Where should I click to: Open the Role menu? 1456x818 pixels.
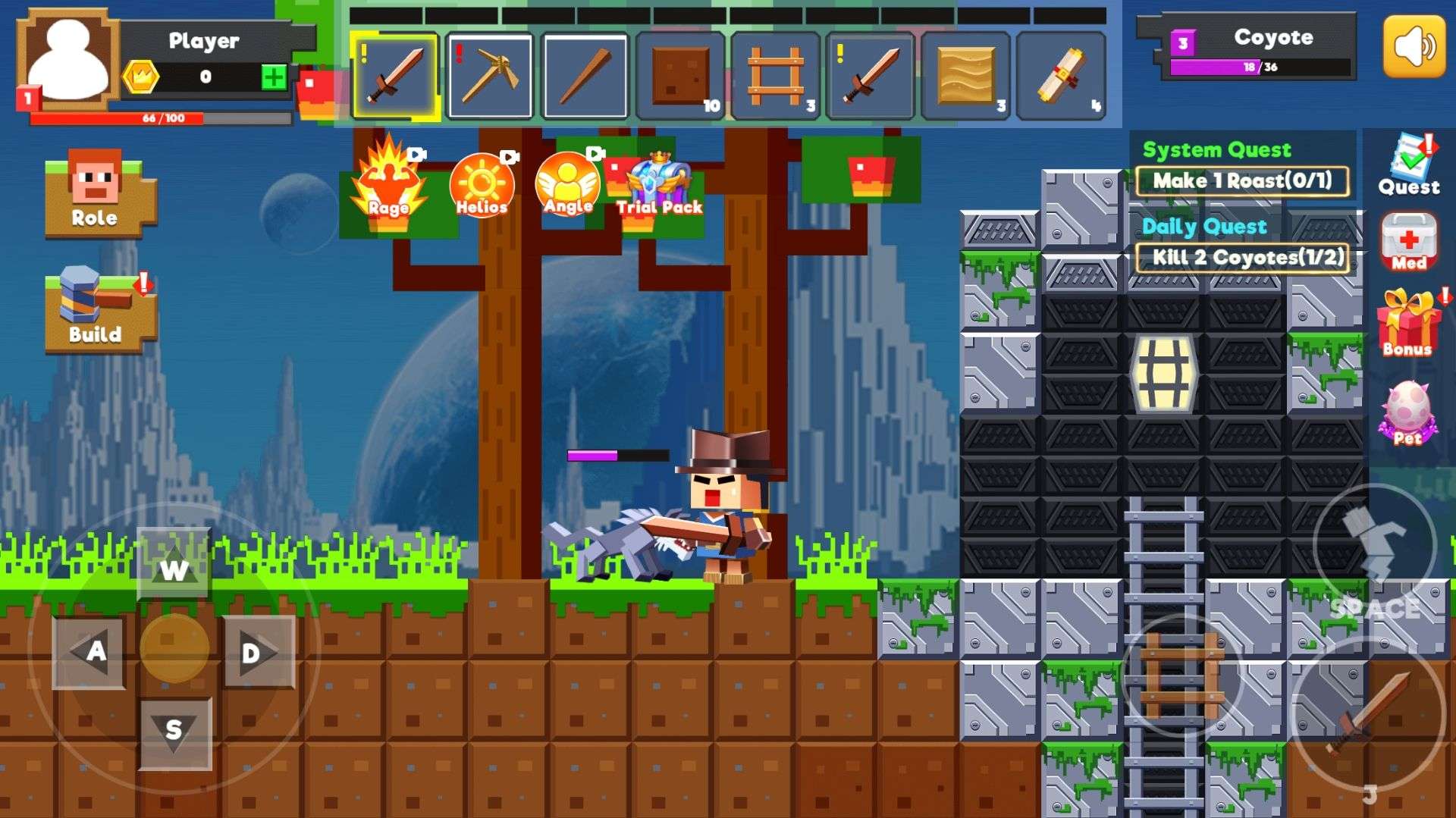pos(96,191)
